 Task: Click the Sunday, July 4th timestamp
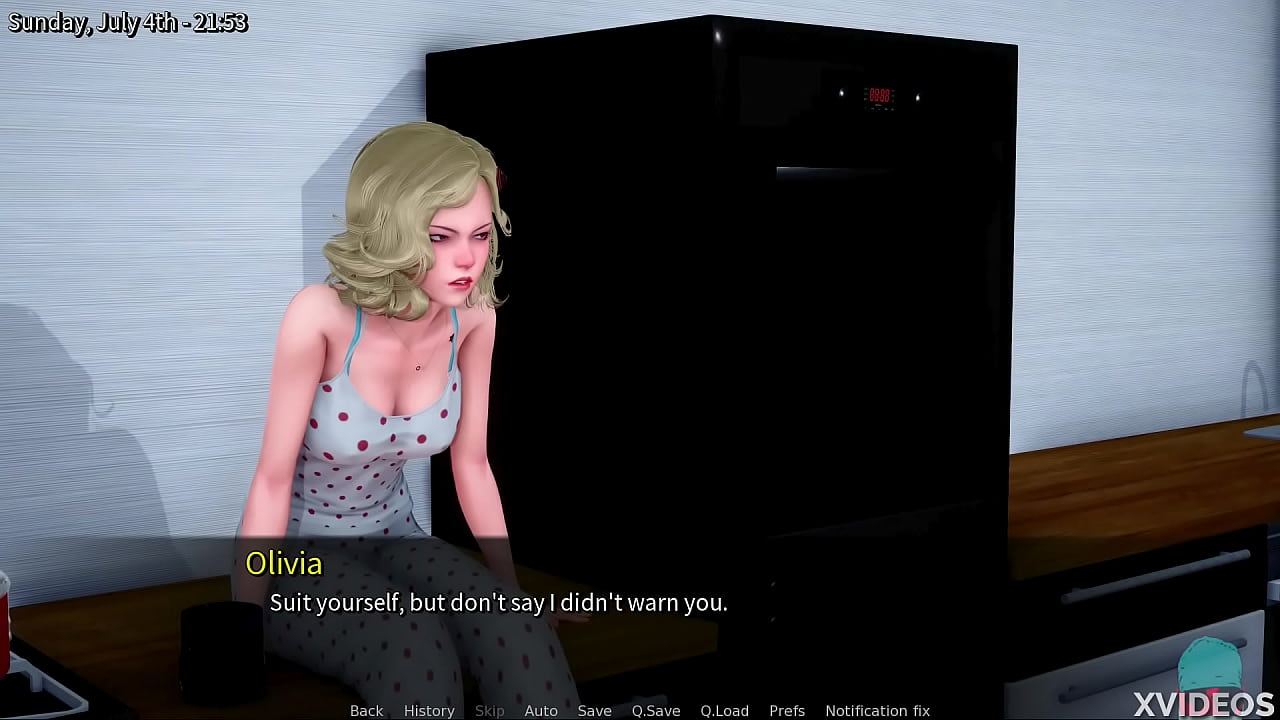130,21
